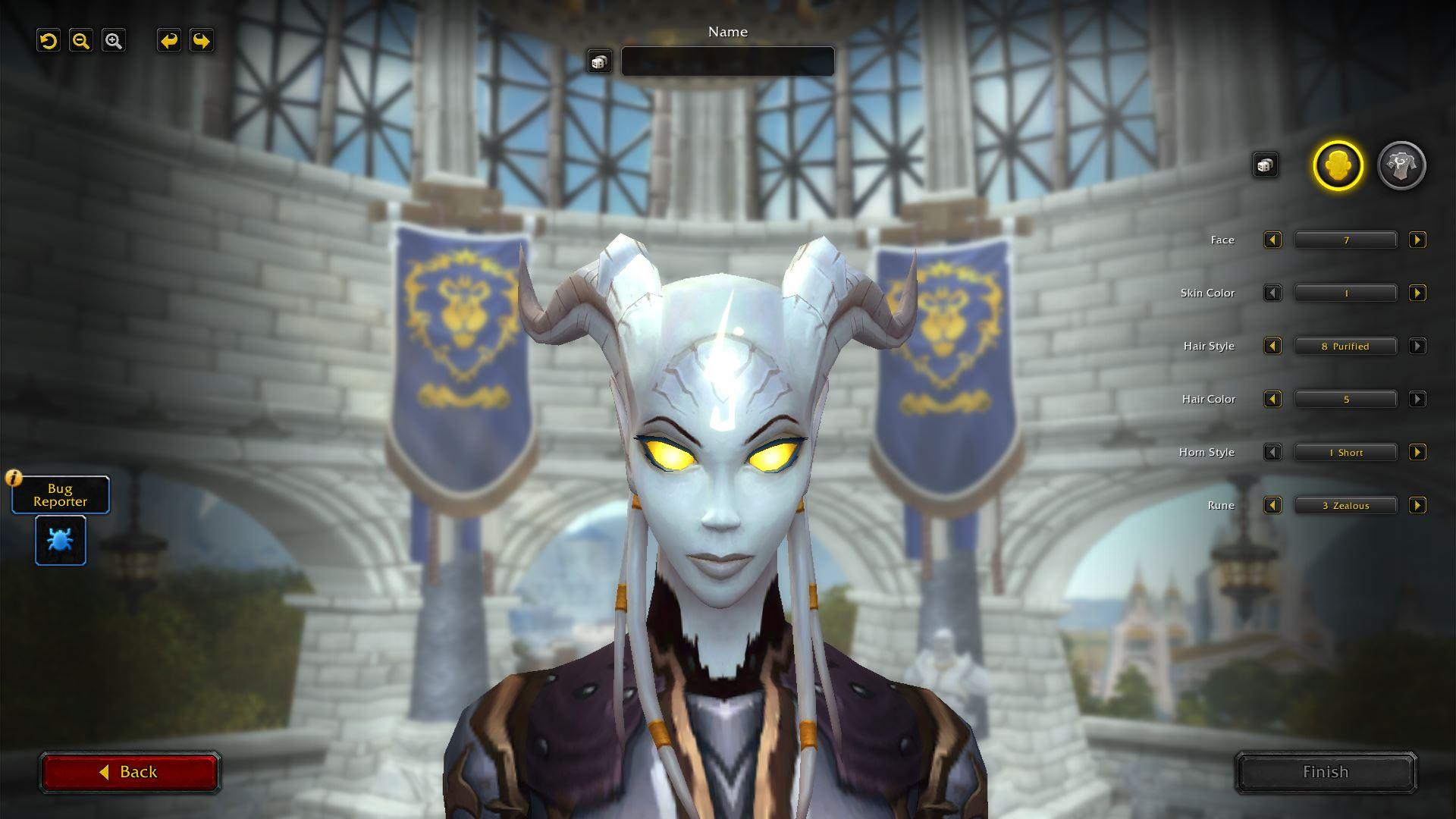The width and height of the screenshot is (1456, 819).
Task: Open the Bug Reporter via the bug icon
Action: point(60,540)
